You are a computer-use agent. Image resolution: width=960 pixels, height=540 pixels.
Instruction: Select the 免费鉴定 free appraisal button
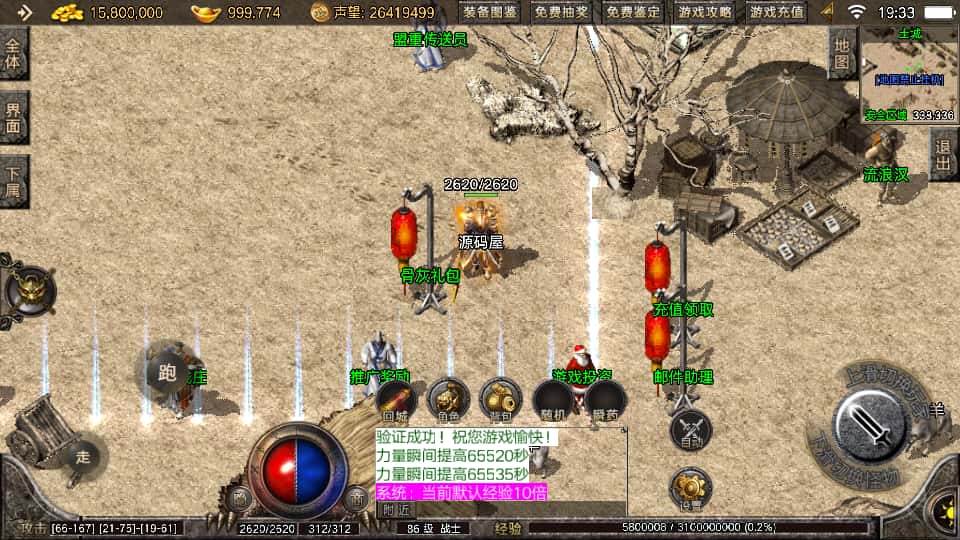tap(633, 13)
